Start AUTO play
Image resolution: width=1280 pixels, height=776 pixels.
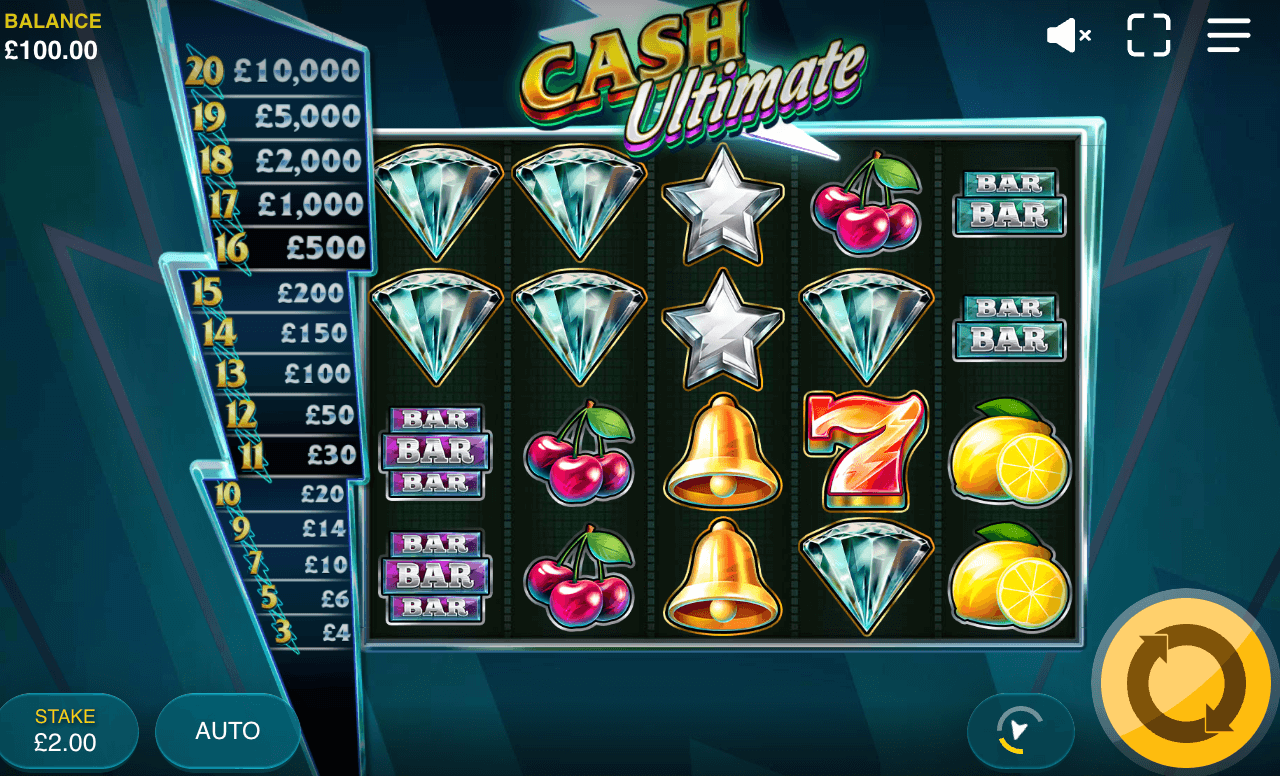[x=226, y=730]
